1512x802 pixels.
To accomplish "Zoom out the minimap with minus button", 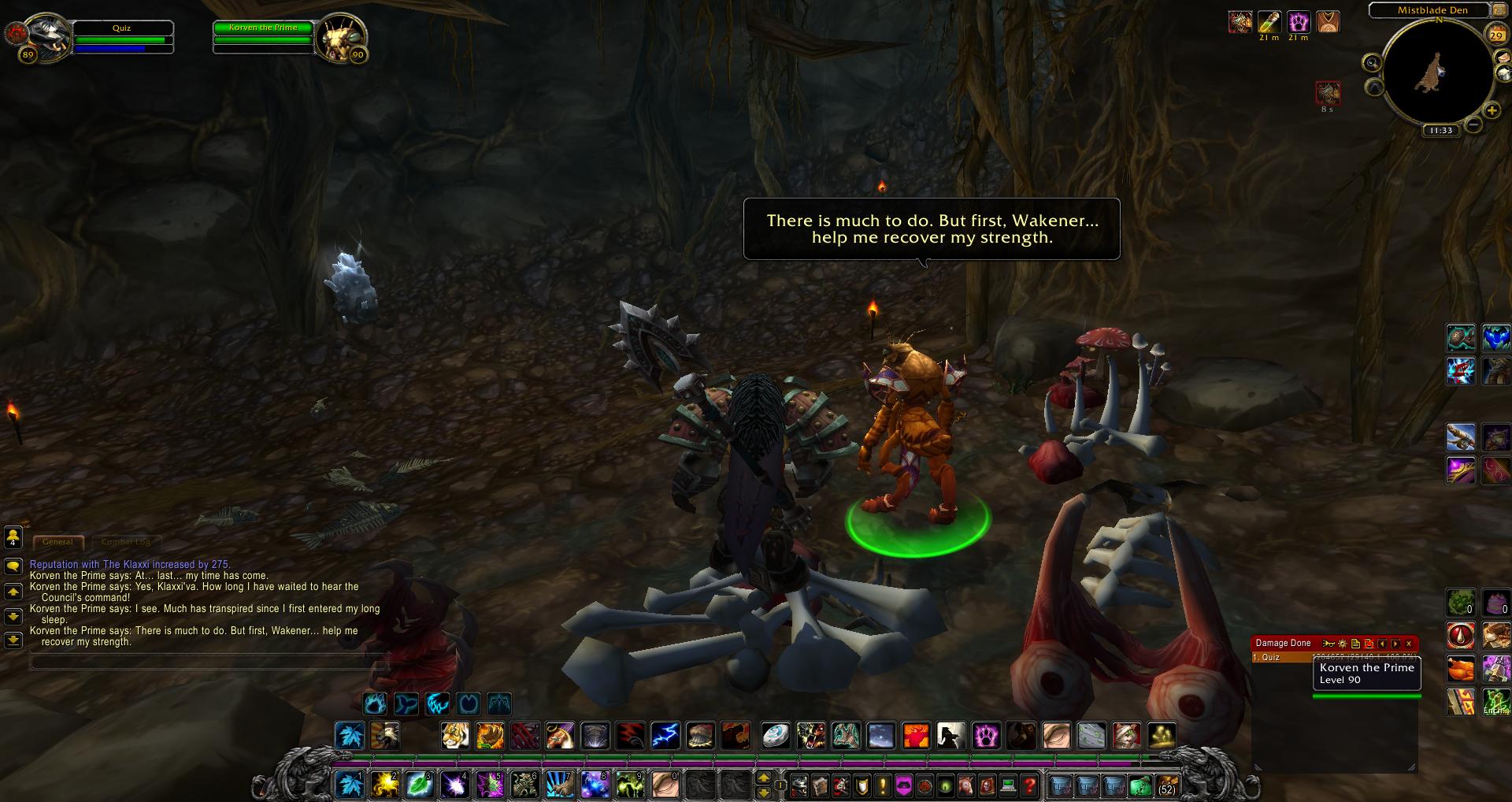I will point(1473,124).
